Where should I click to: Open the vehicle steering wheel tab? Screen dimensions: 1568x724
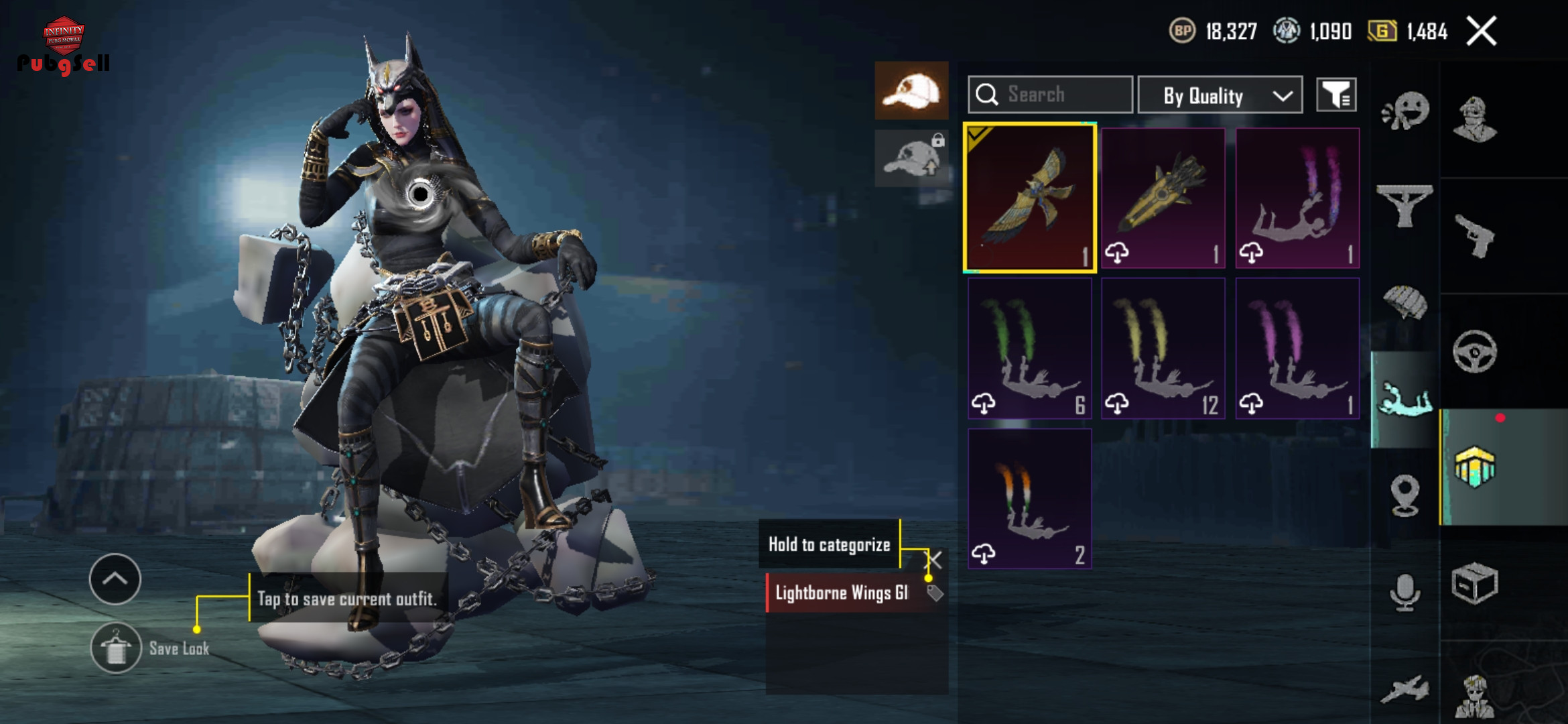click(x=1475, y=351)
